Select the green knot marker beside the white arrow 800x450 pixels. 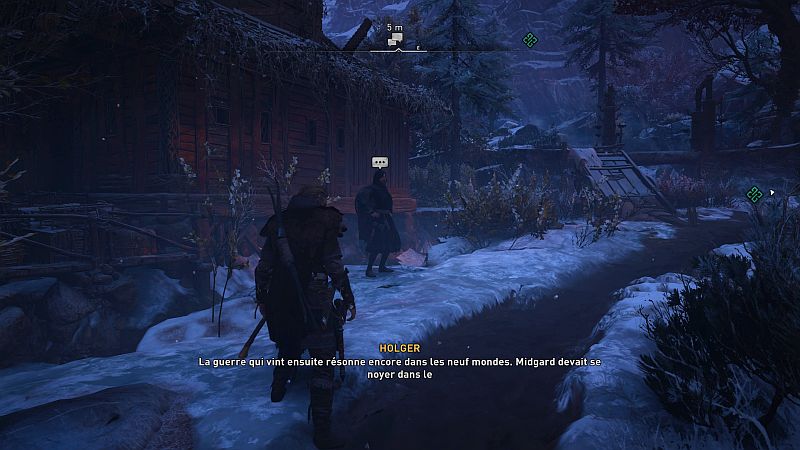tap(755, 193)
